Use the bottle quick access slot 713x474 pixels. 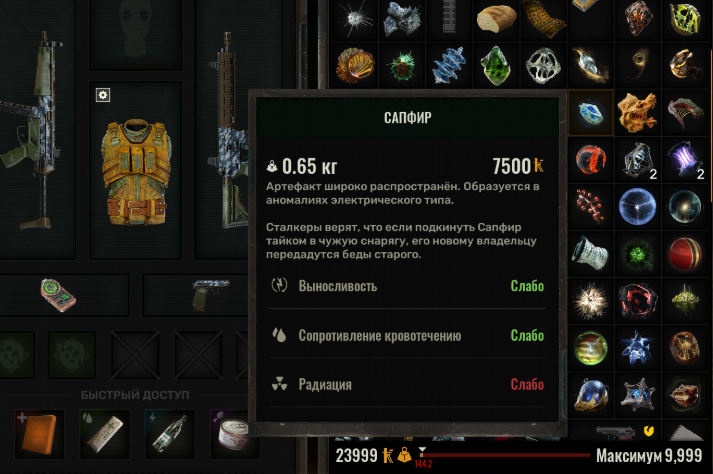[169, 433]
